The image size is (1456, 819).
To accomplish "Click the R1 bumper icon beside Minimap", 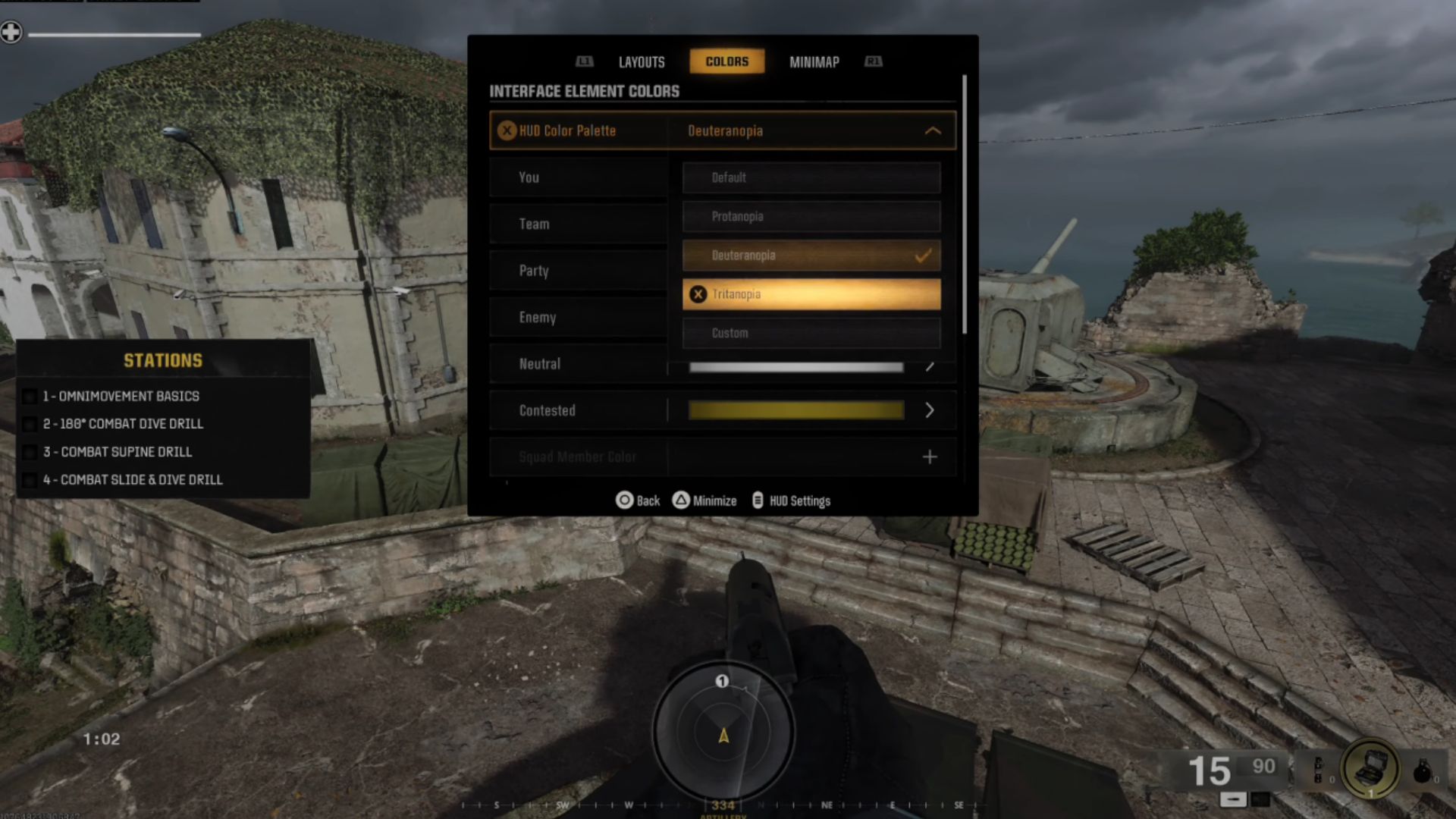I will tap(873, 62).
